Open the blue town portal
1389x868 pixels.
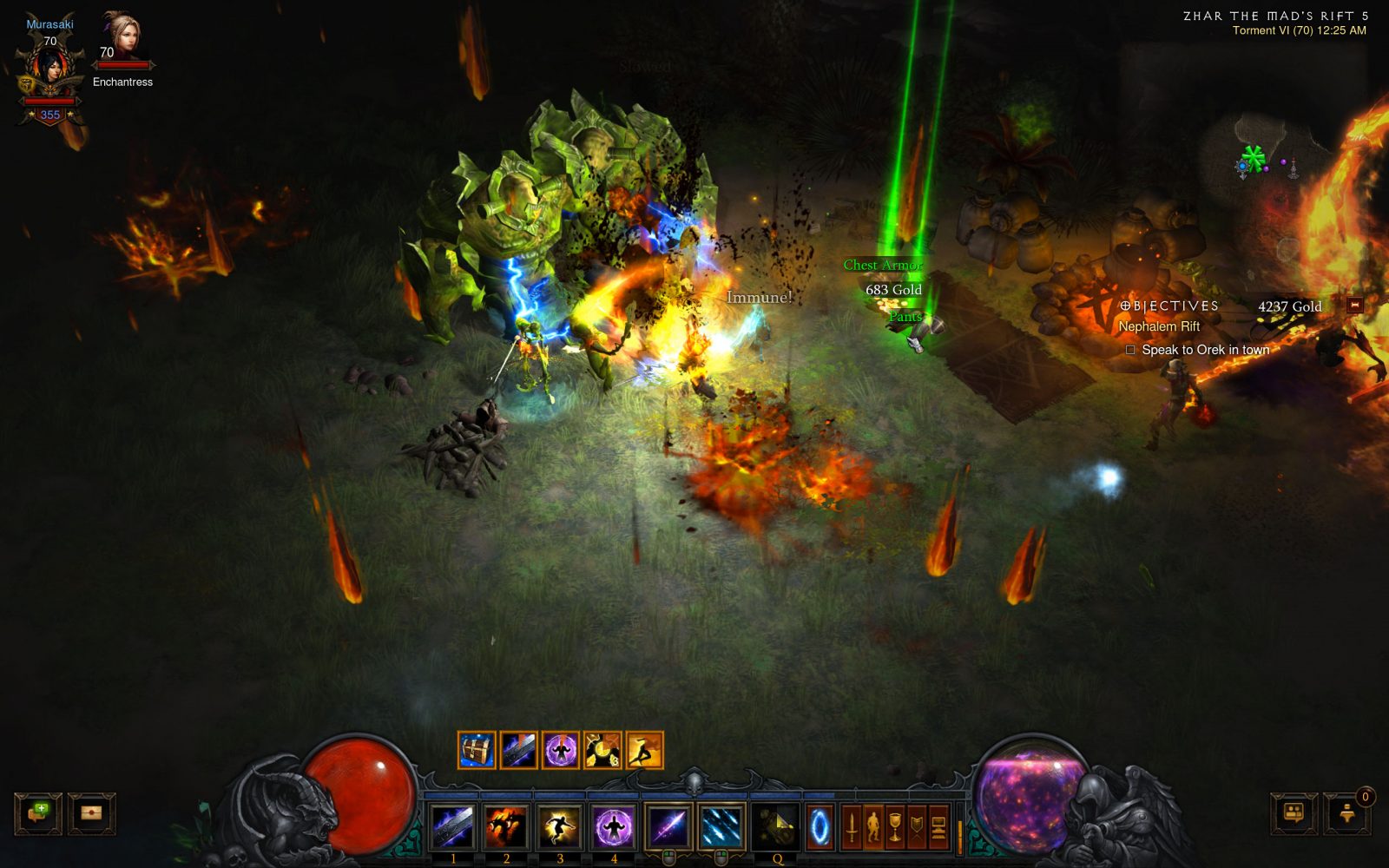point(820,826)
